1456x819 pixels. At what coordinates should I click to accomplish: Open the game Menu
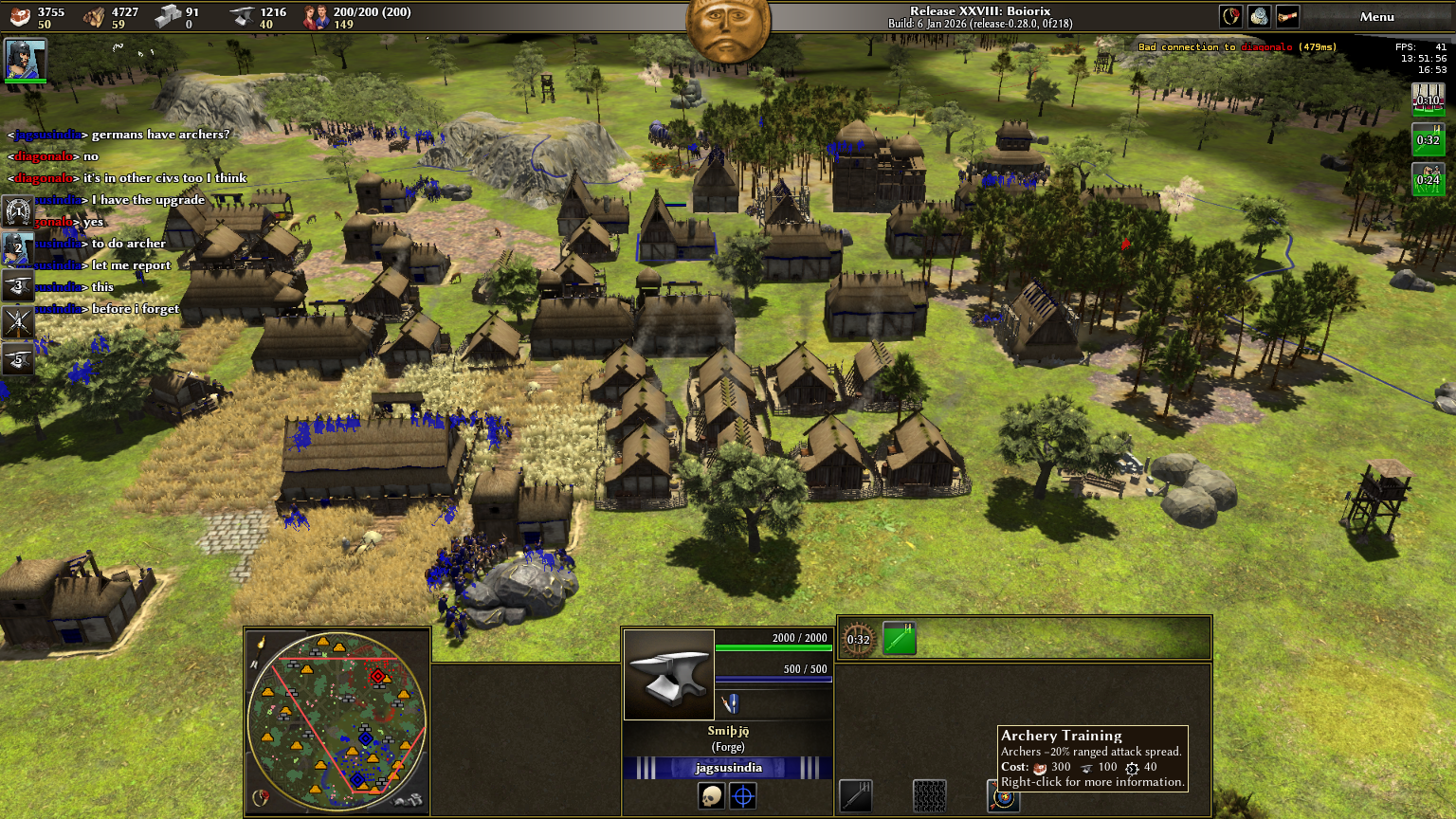[1376, 16]
